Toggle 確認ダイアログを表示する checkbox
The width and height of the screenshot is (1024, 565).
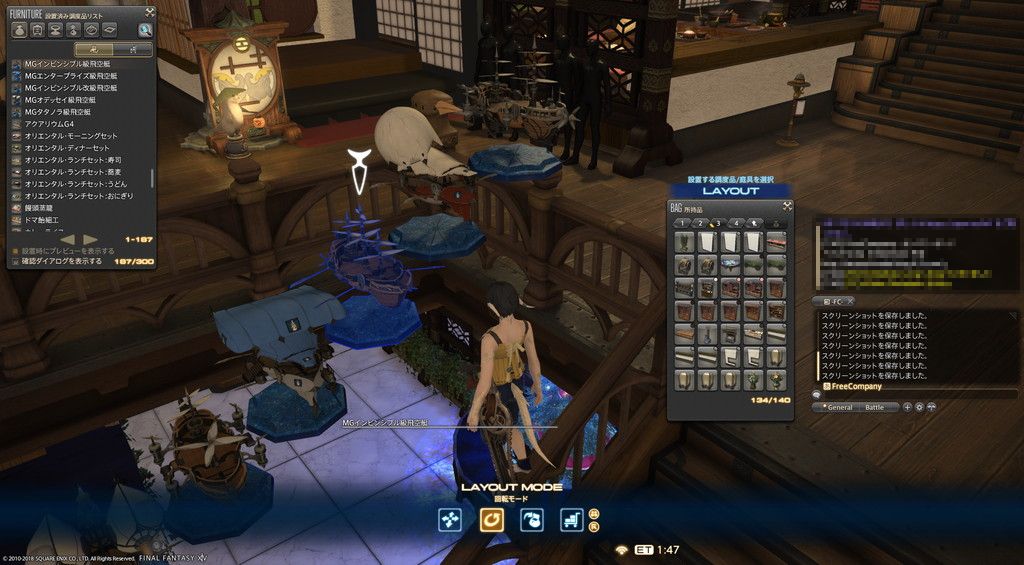pyautogui.click(x=16, y=261)
